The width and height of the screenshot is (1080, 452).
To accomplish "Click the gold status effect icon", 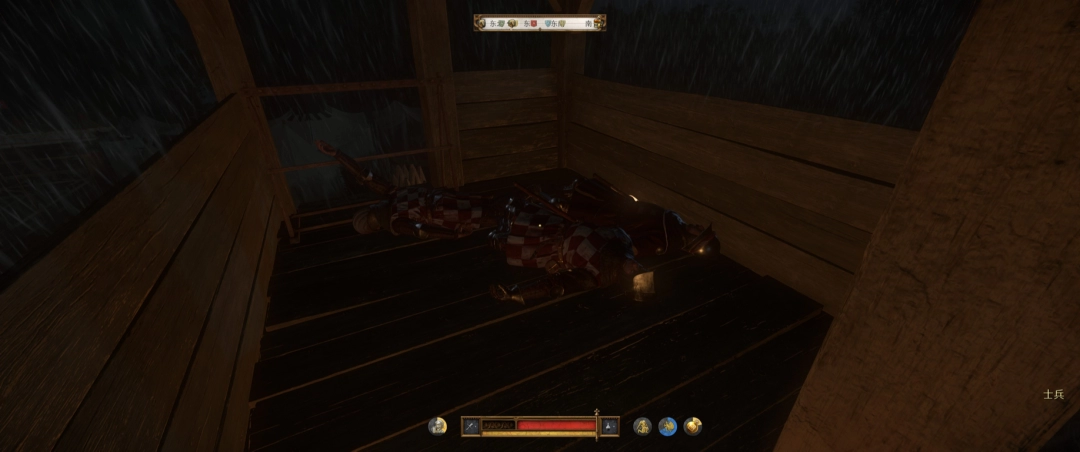I will tap(692, 426).
